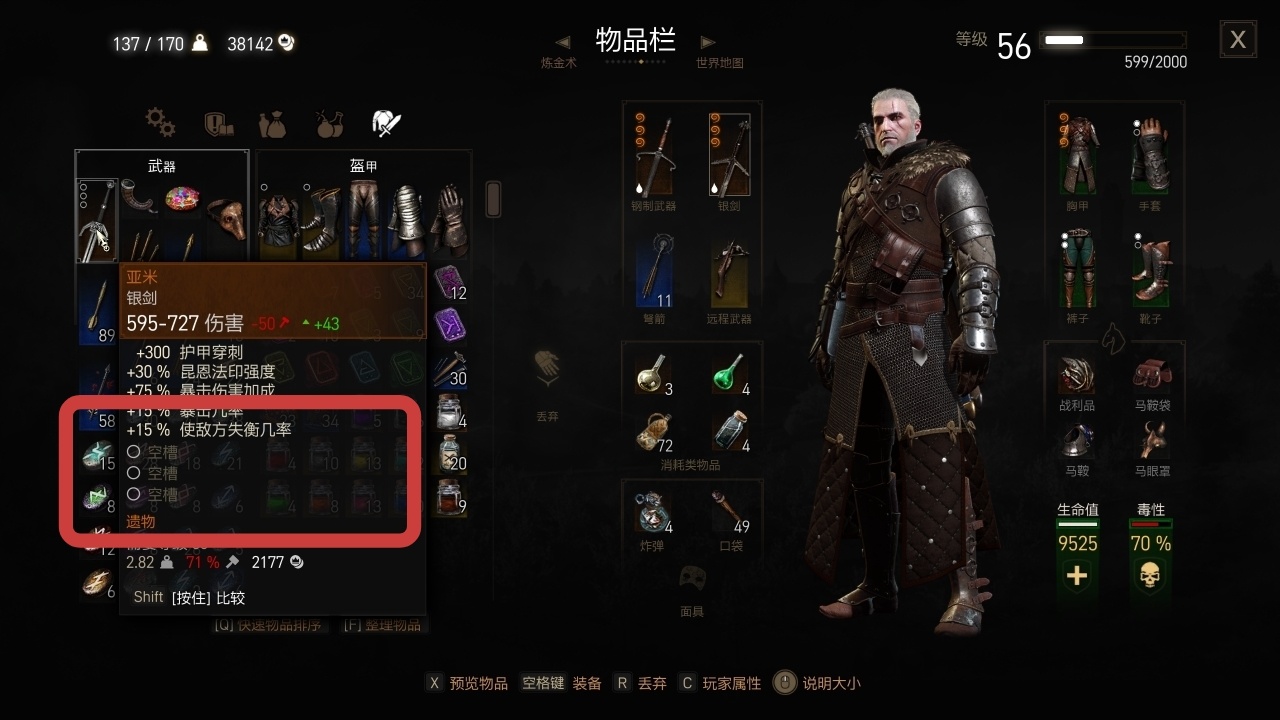Select the equipped 银剑 silver sword slot
The width and height of the screenshot is (1280, 720).
coord(729,152)
